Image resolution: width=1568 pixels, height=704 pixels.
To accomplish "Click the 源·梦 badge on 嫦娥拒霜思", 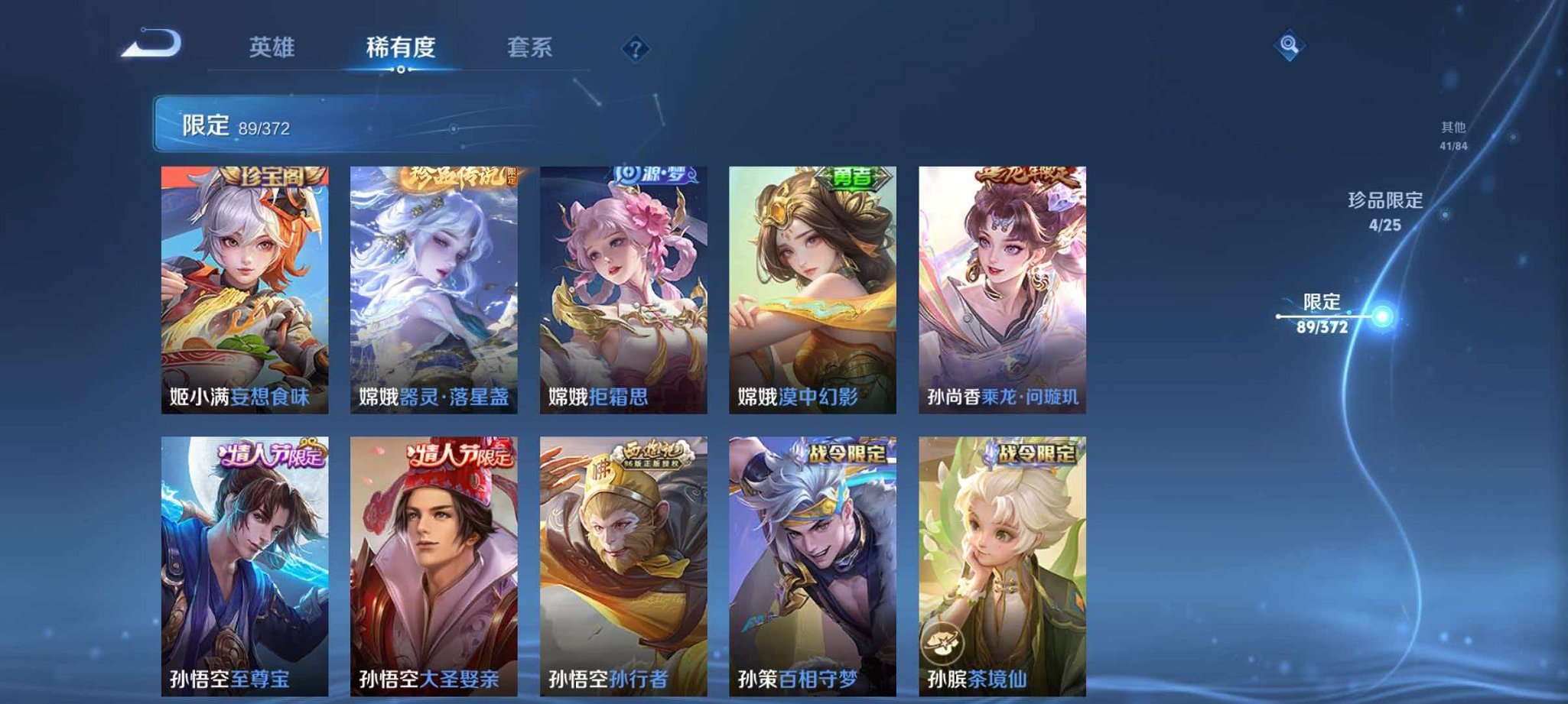I will (x=652, y=174).
